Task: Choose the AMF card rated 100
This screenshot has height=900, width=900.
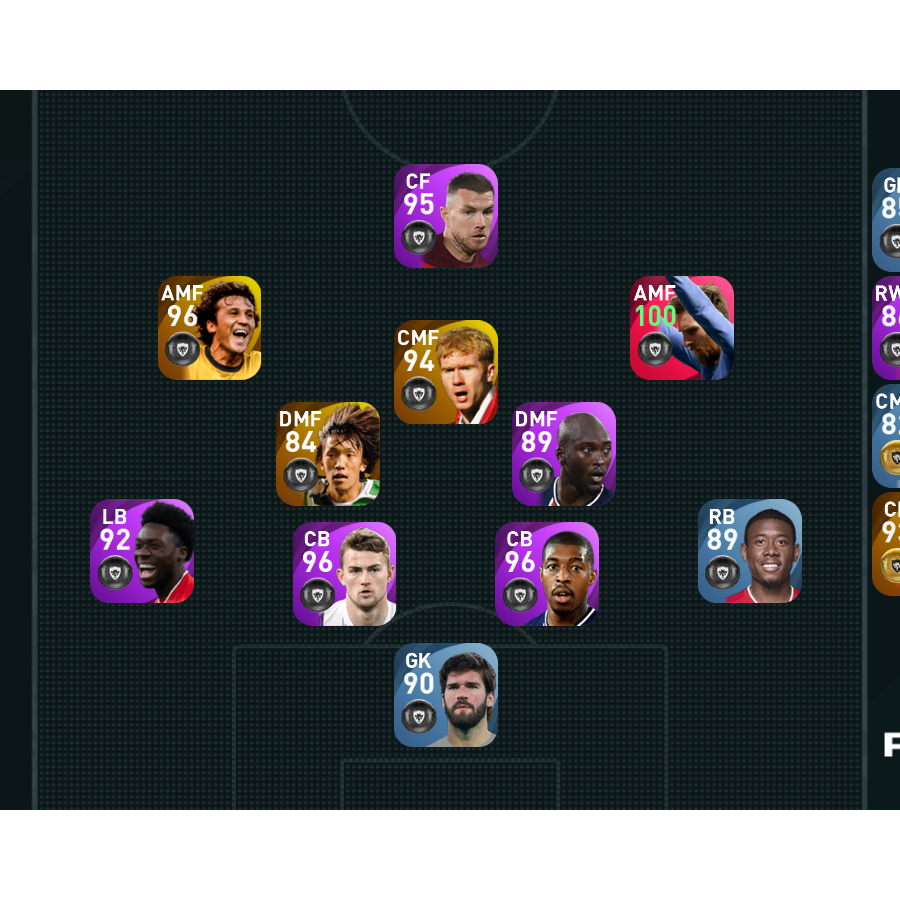Action: [x=681, y=328]
